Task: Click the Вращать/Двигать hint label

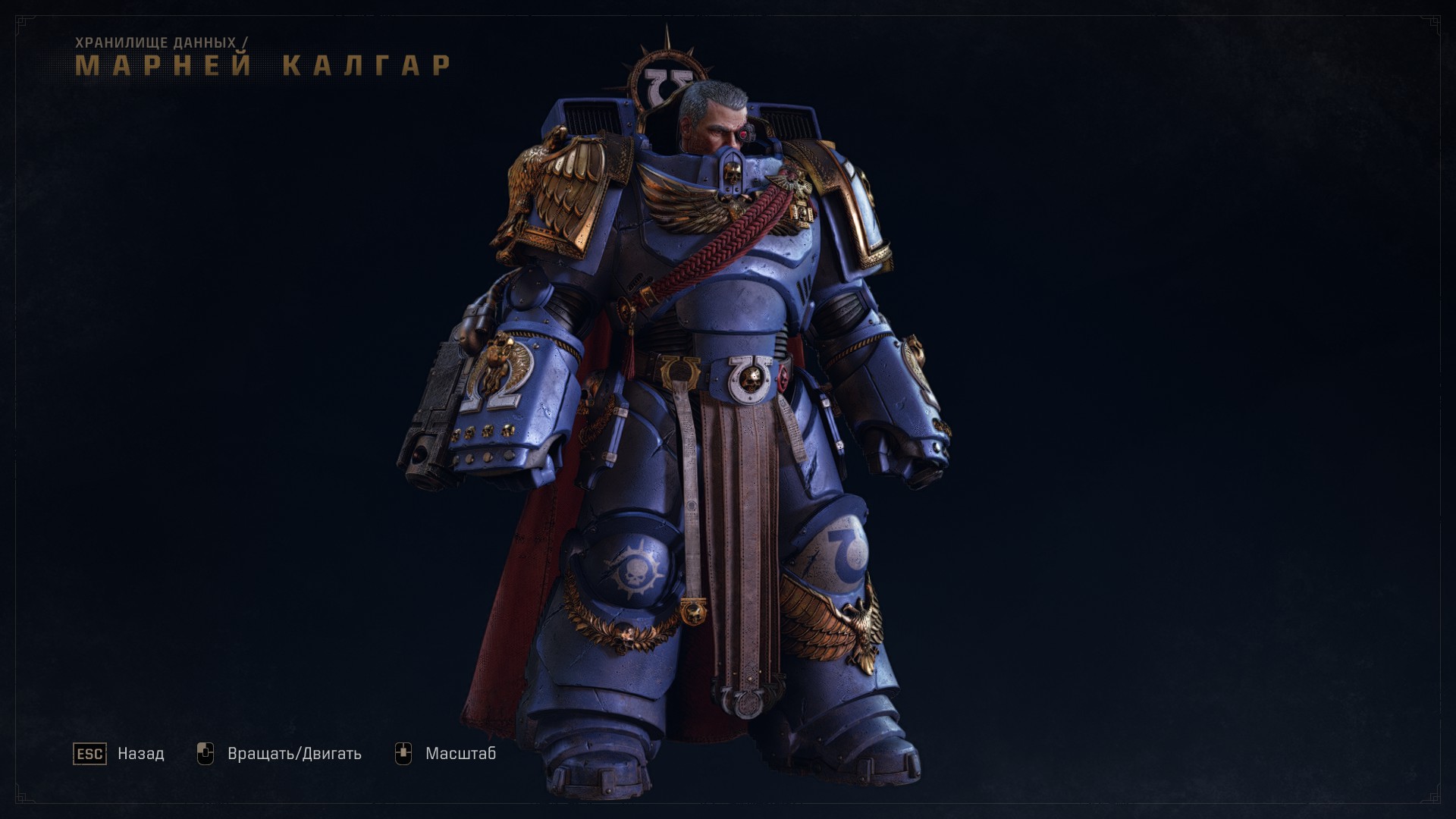Action: [x=295, y=752]
